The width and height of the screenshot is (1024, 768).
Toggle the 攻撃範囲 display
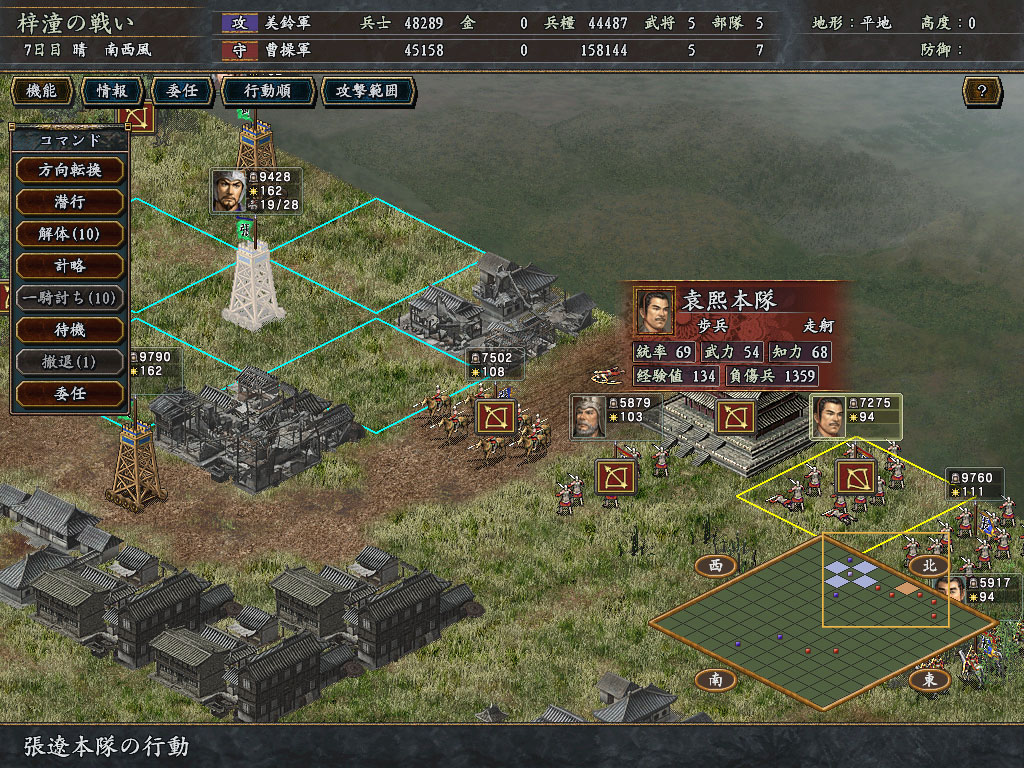[367, 91]
